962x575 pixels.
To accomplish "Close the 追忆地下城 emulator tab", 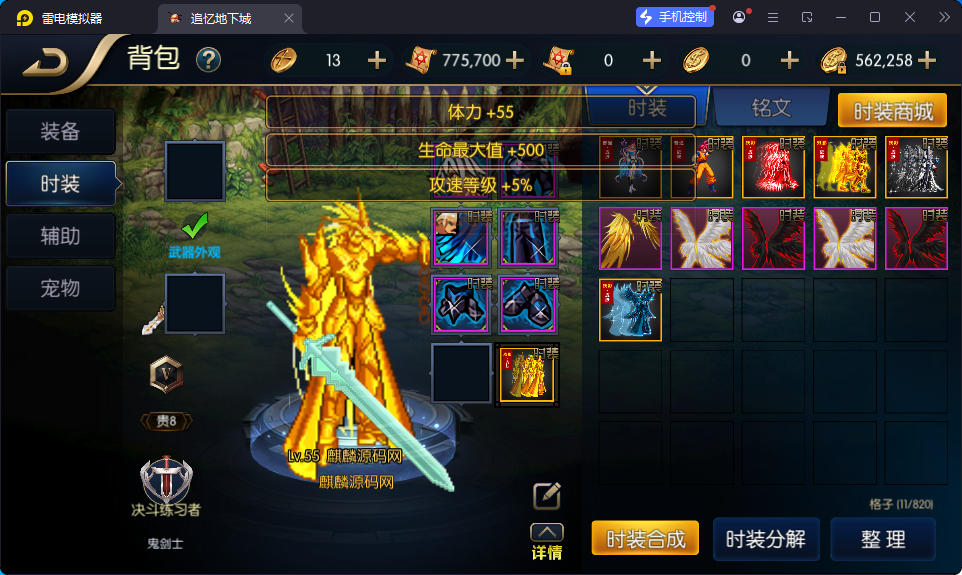I will point(290,18).
